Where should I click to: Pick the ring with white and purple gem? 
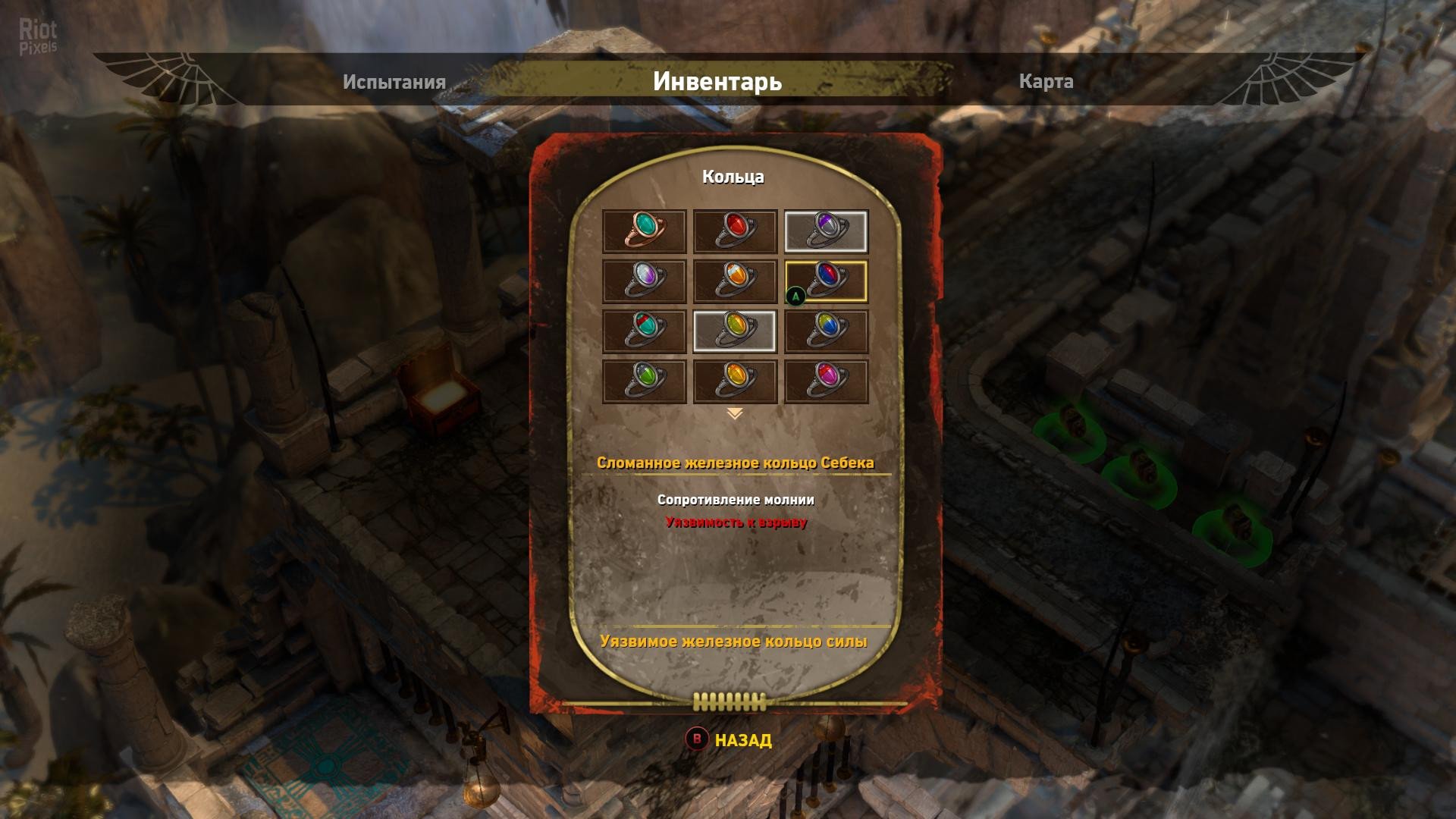click(644, 281)
